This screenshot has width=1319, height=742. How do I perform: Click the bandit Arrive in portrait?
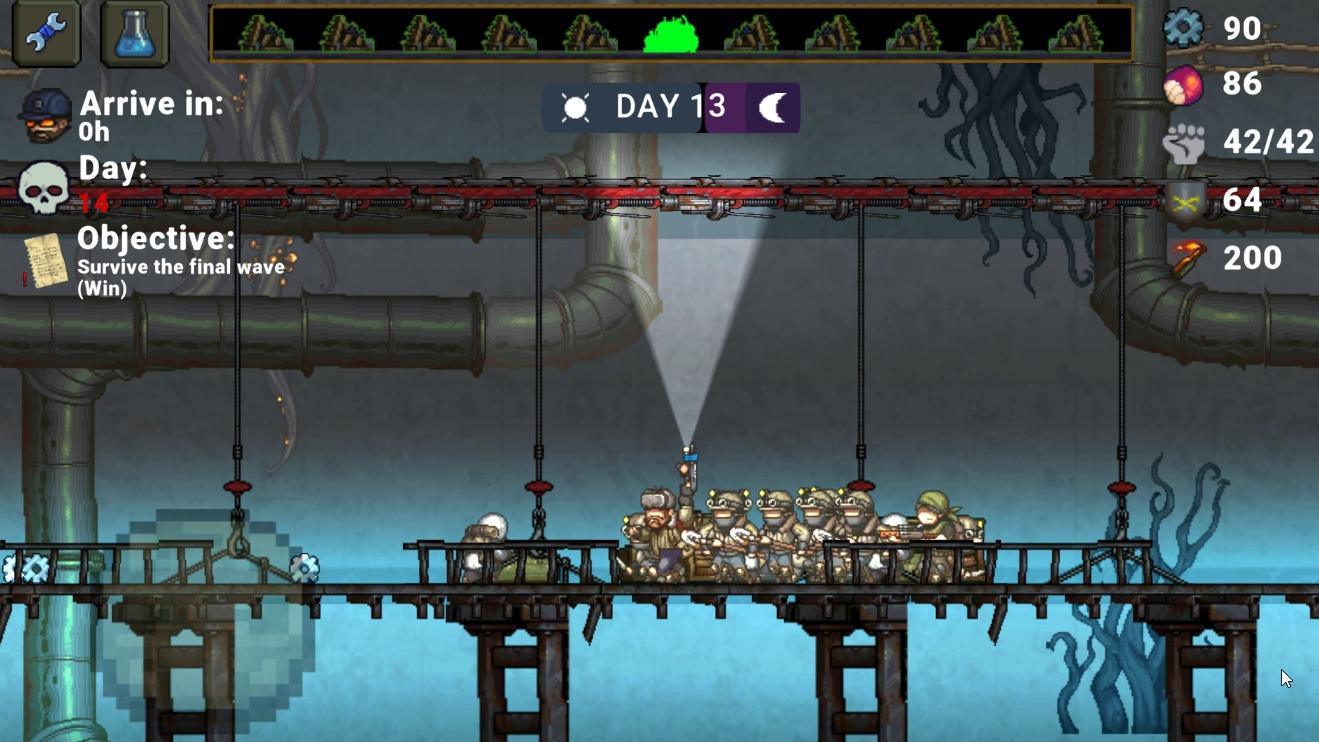point(46,113)
